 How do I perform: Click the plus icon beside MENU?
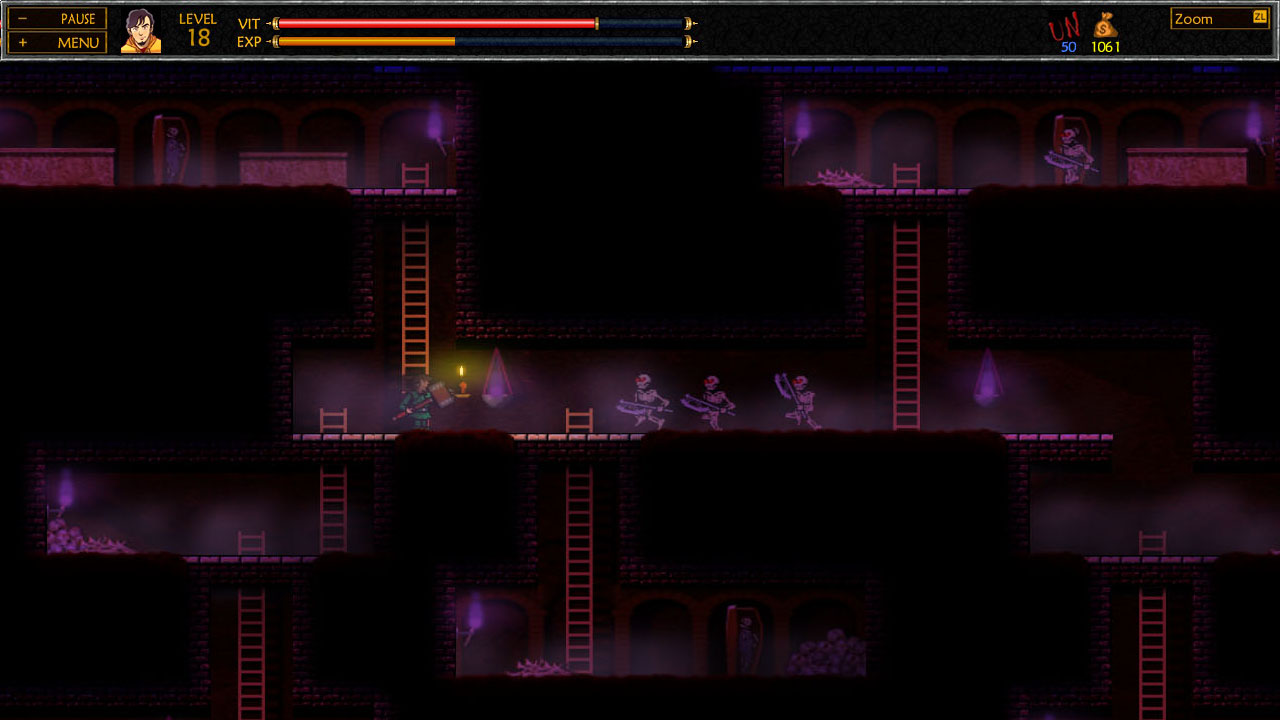click(x=24, y=42)
